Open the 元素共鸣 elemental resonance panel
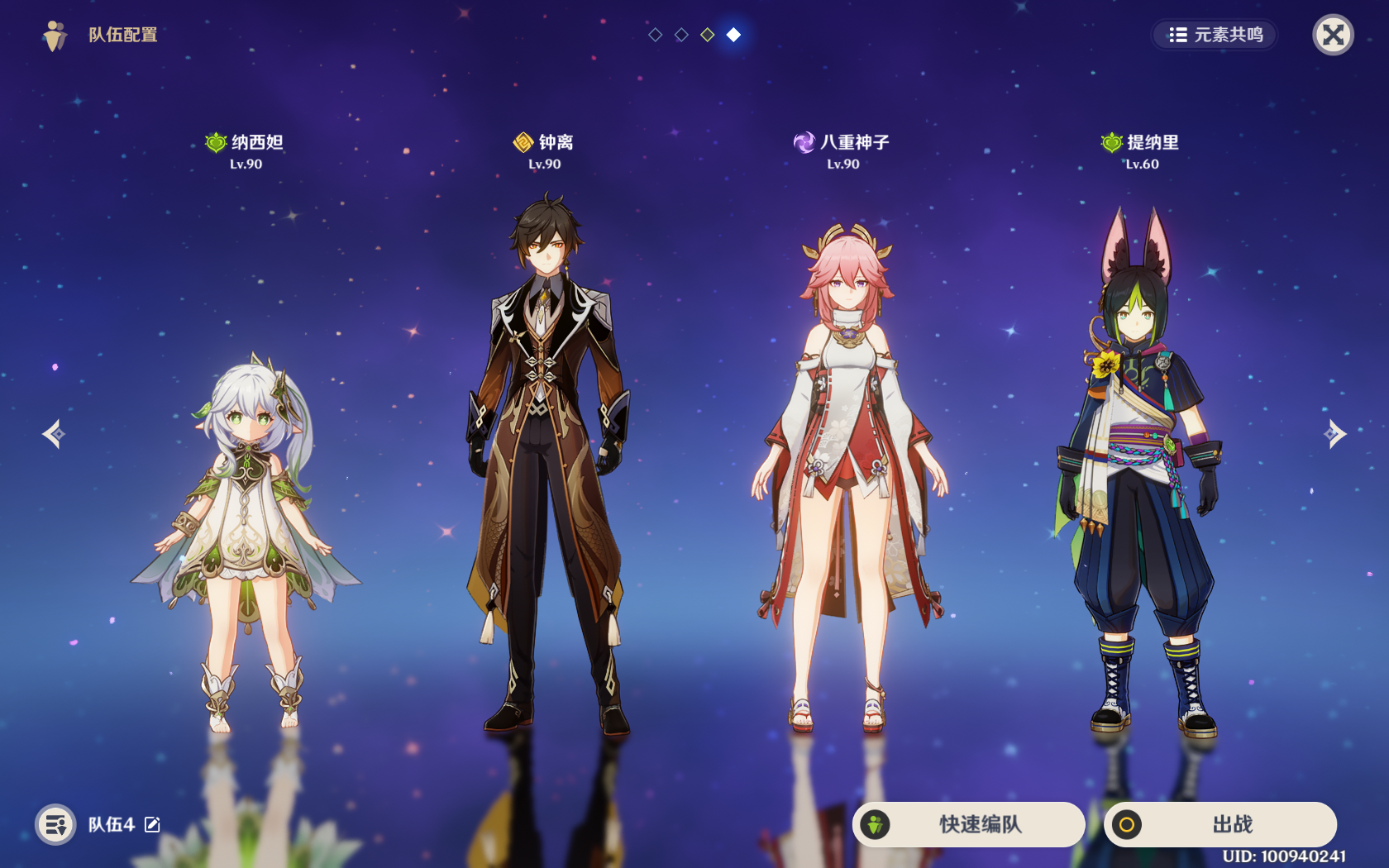The height and width of the screenshot is (868, 1389). click(x=1215, y=35)
